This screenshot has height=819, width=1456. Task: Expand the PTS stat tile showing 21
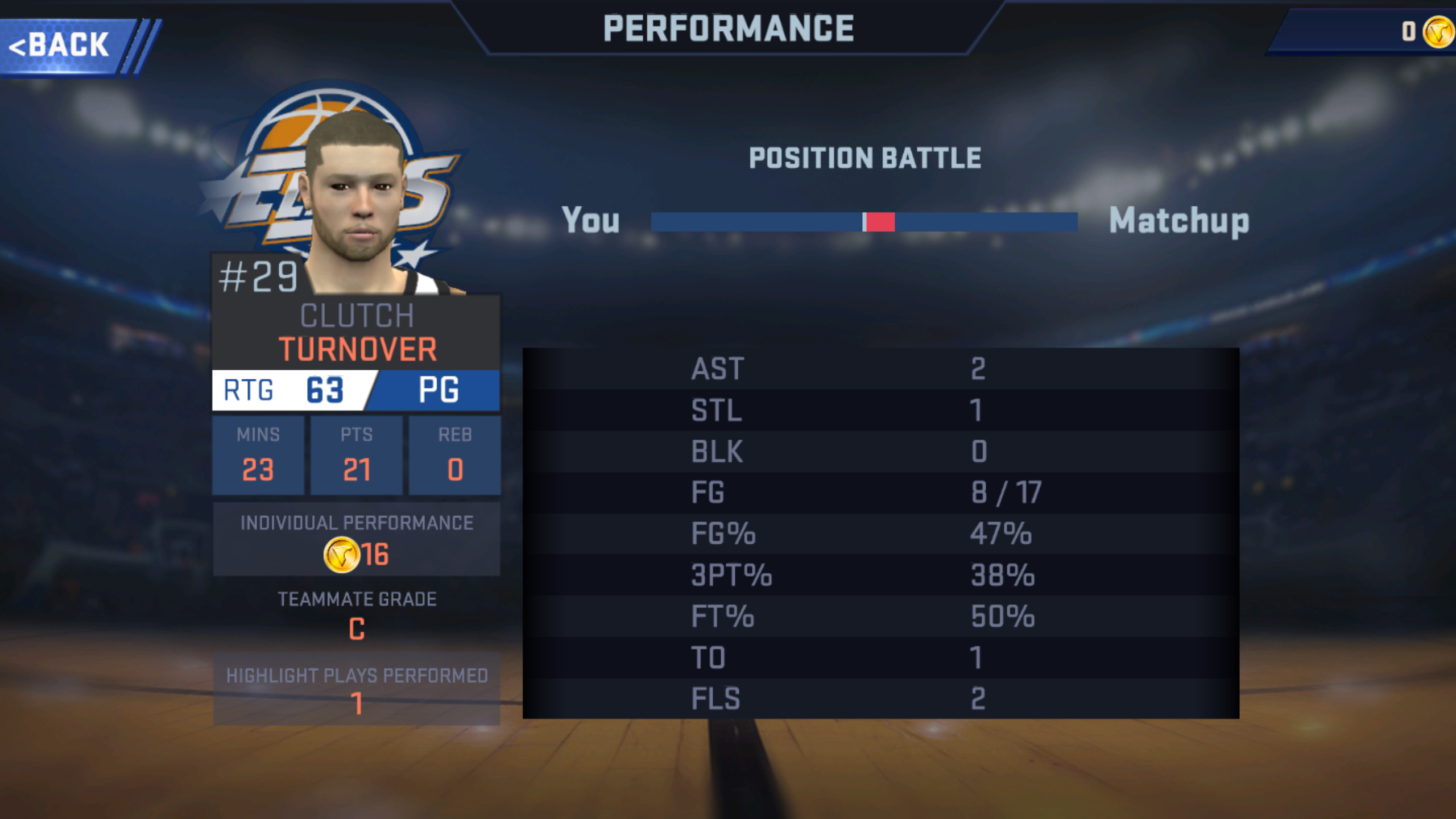pos(357,455)
